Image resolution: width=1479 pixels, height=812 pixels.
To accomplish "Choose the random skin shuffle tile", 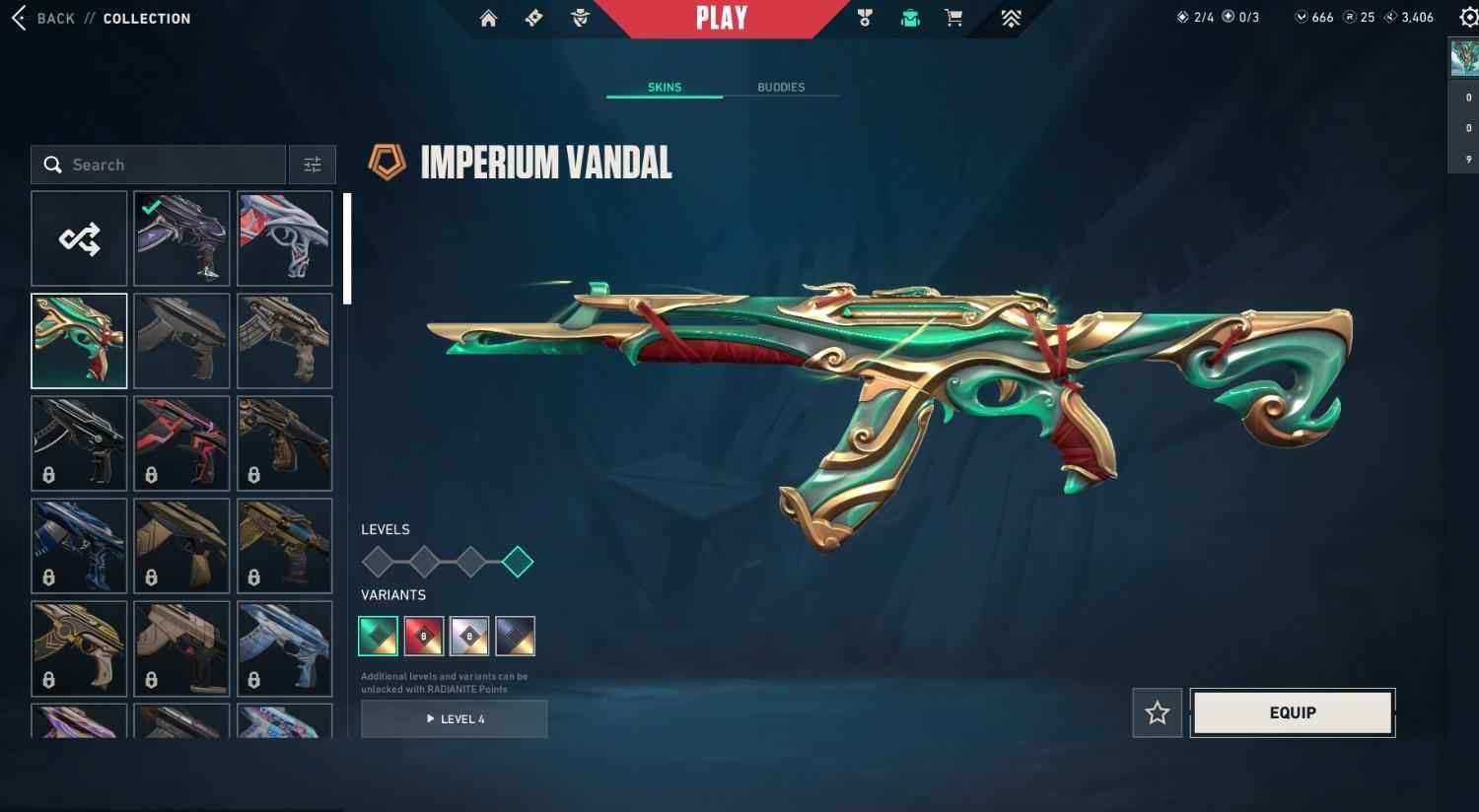I will (80, 238).
